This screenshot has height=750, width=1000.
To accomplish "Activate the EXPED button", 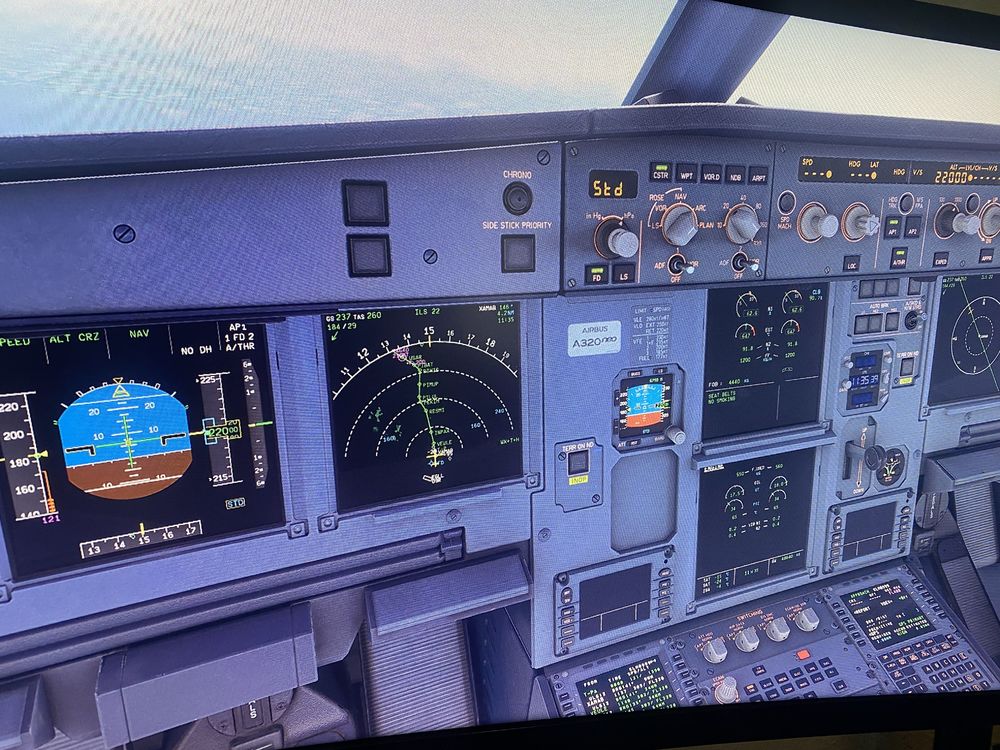I will tap(941, 258).
